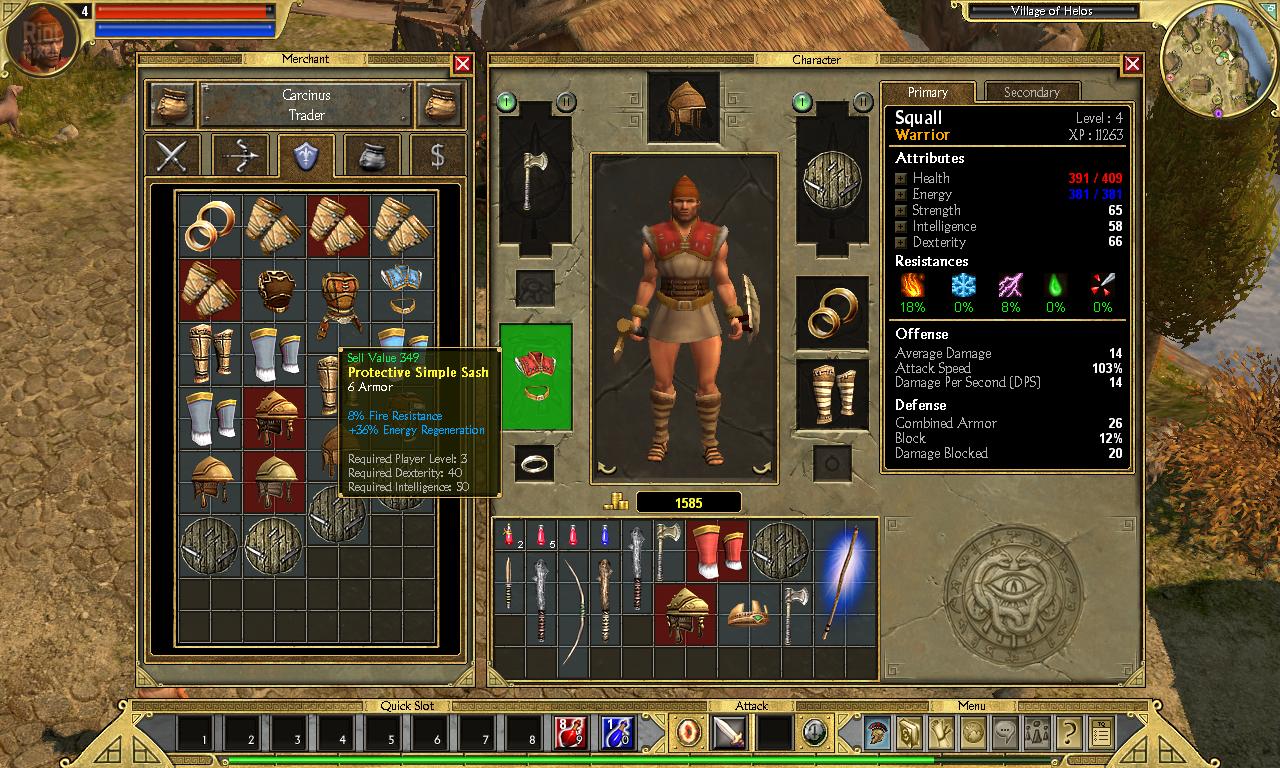Select the equipped round shield slot
Viewport: 1280px width, 768px height.
832,180
